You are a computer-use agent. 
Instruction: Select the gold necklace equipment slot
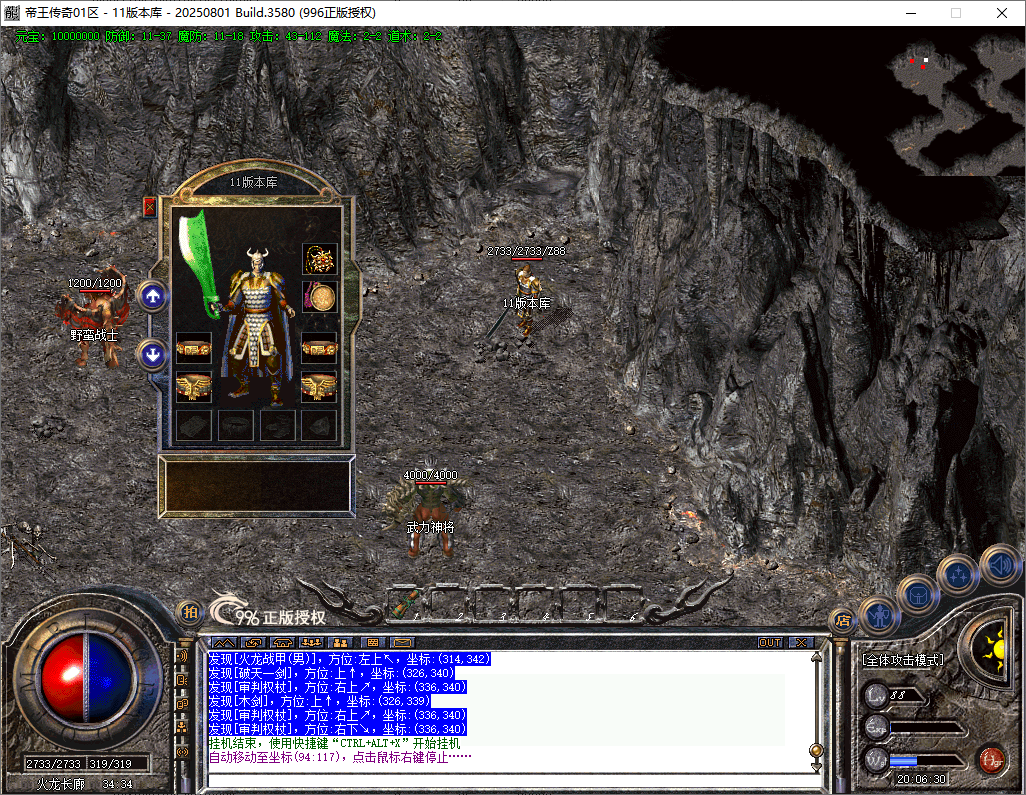coord(320,260)
